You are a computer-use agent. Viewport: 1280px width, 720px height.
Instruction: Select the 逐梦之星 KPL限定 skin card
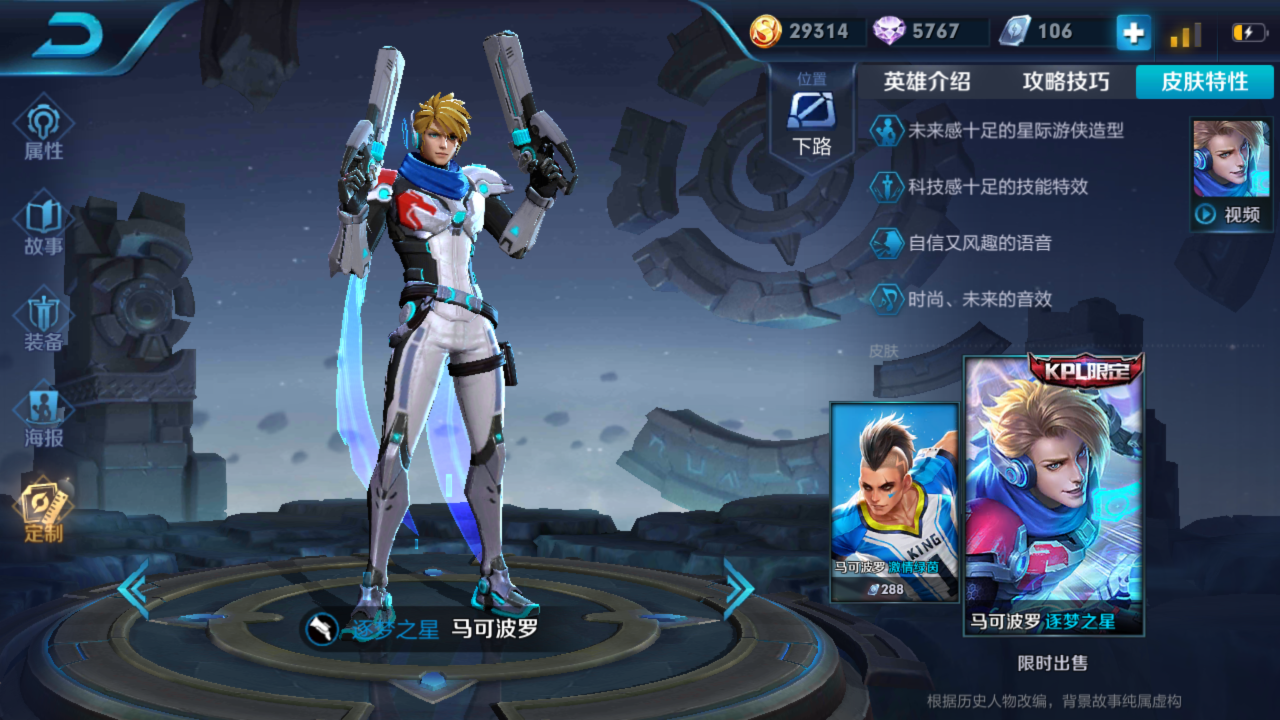click(x=1054, y=497)
